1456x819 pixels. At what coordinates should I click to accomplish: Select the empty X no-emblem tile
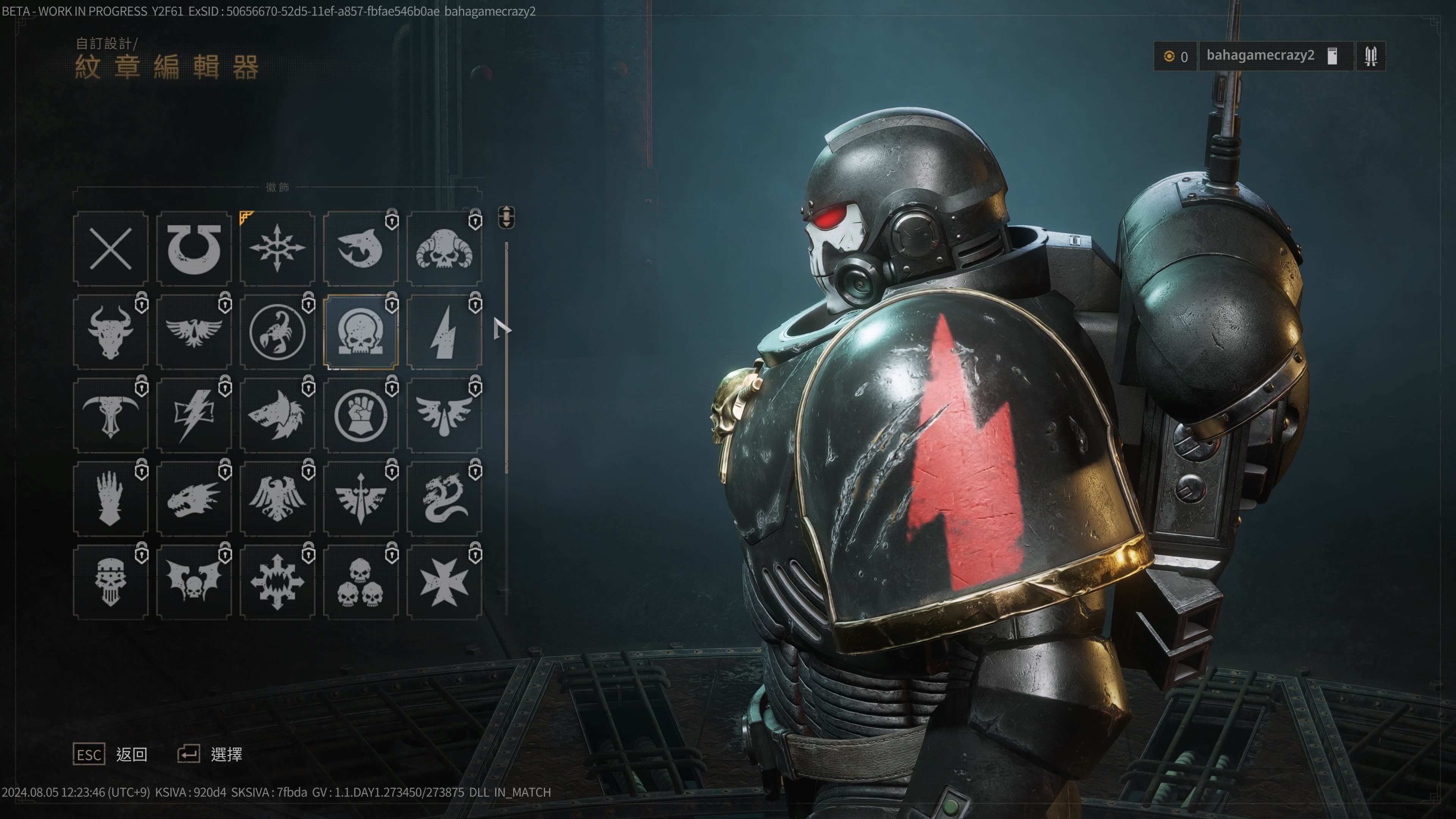110,249
